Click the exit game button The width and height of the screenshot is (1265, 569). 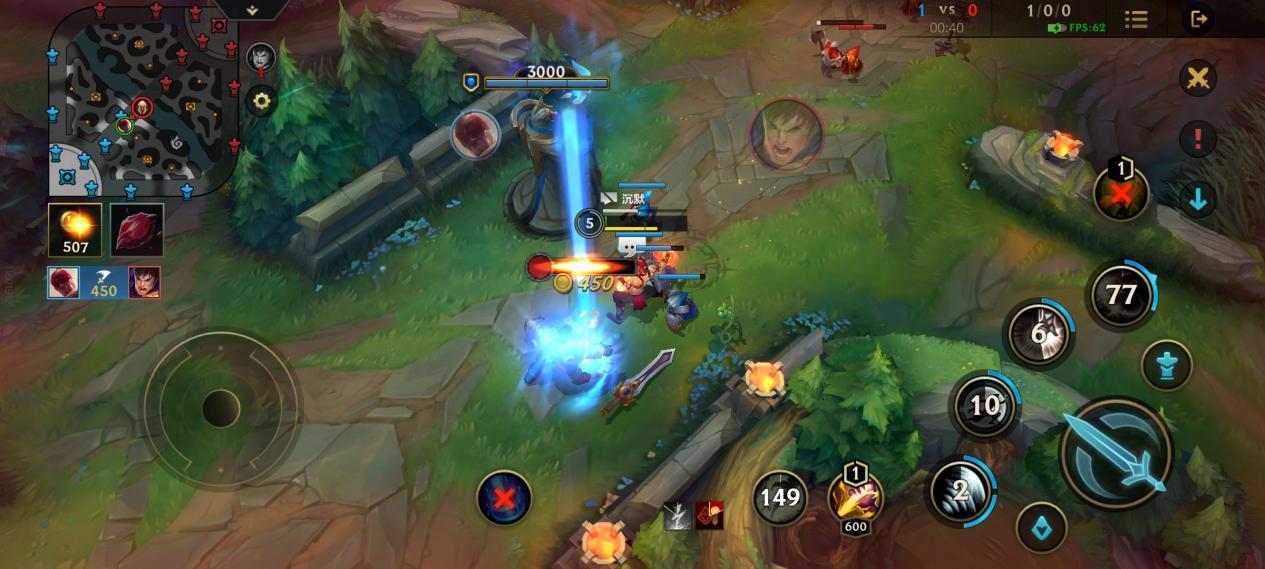(x=1197, y=18)
